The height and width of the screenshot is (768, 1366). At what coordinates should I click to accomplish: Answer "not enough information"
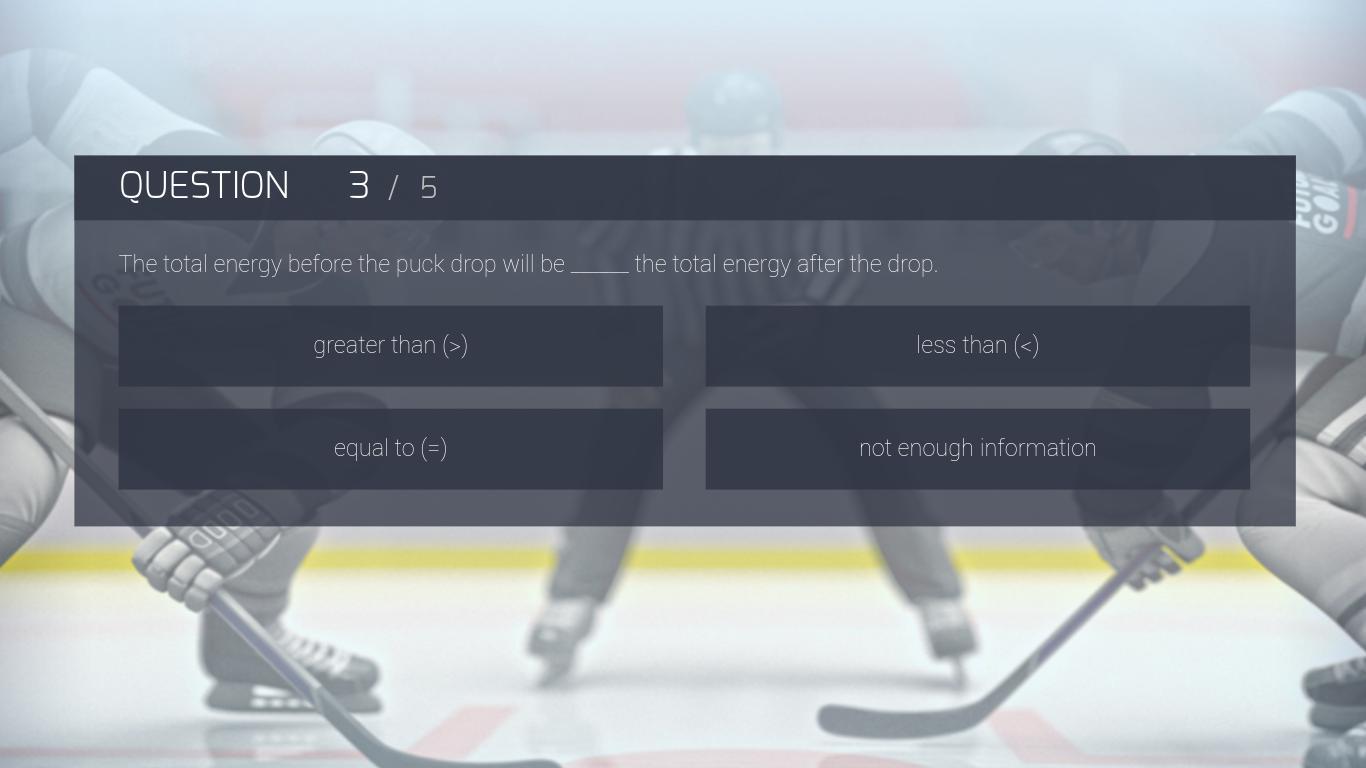point(977,448)
